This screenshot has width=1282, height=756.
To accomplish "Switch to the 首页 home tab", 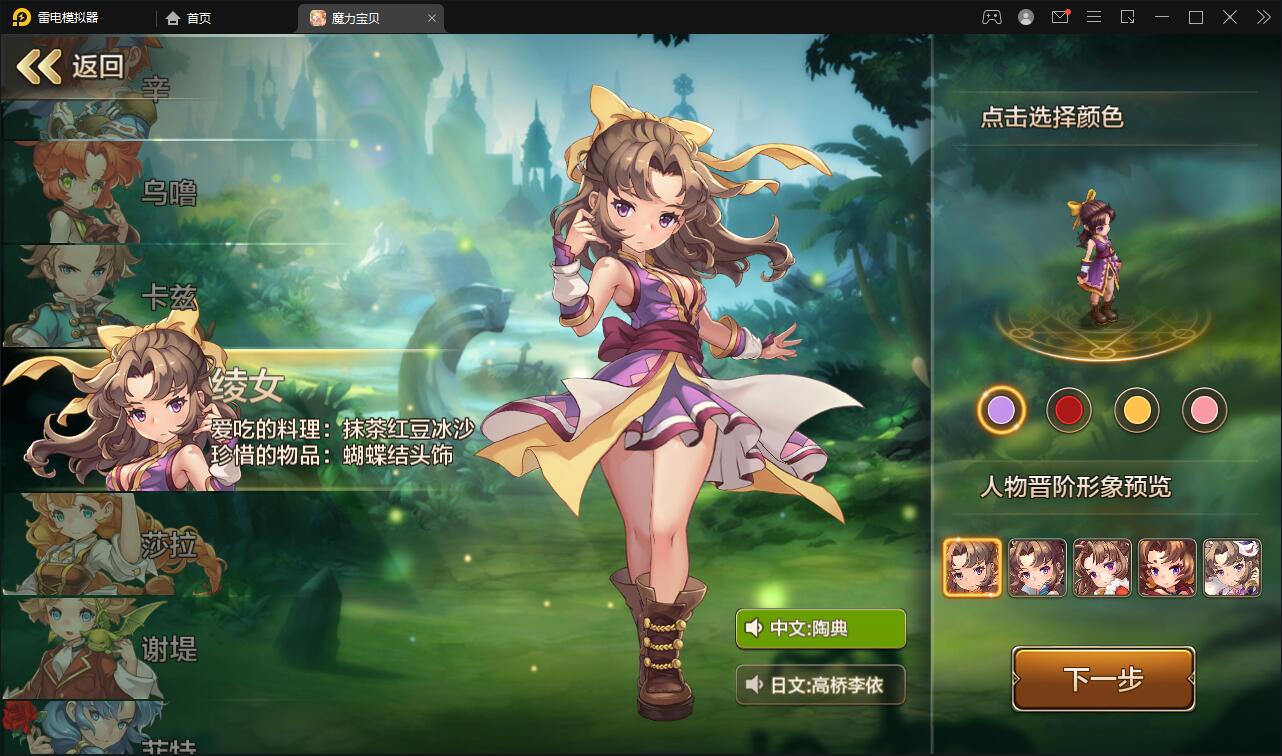I will click(188, 17).
